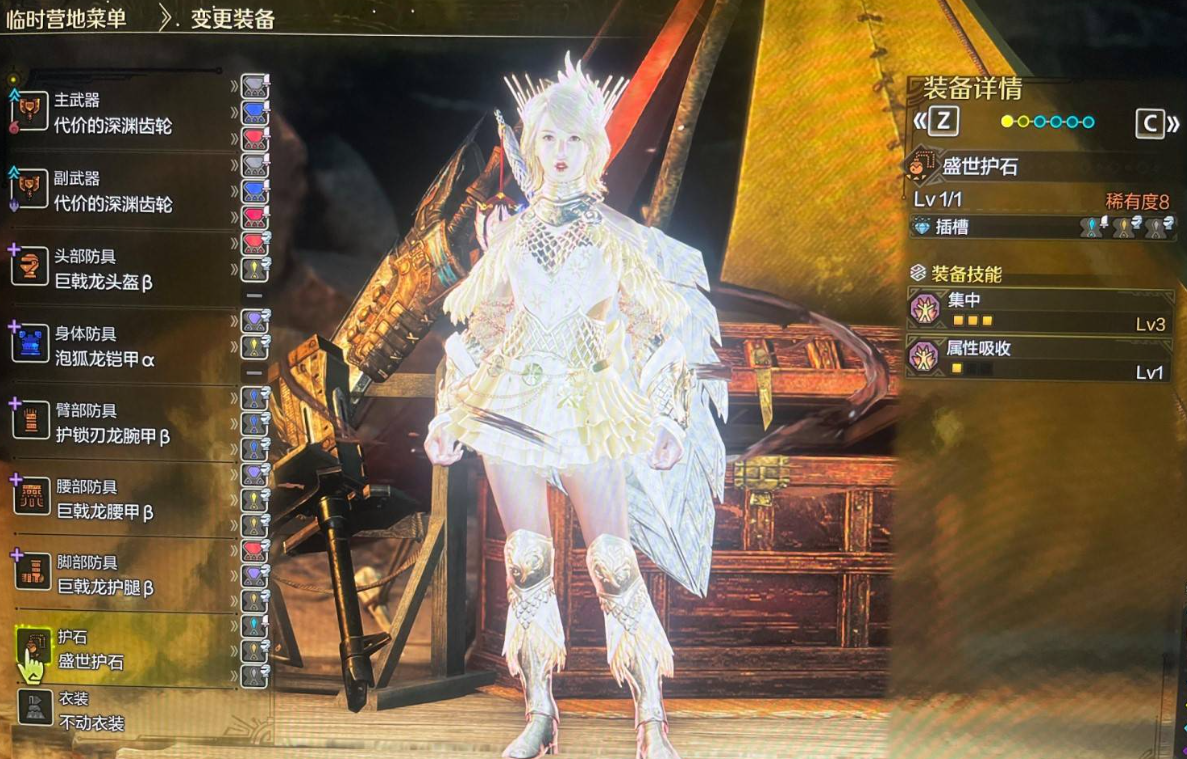1187x759 pixels.
Task: Select the 脚部防具 巨戟龙护腿β slot
Action: (105, 575)
